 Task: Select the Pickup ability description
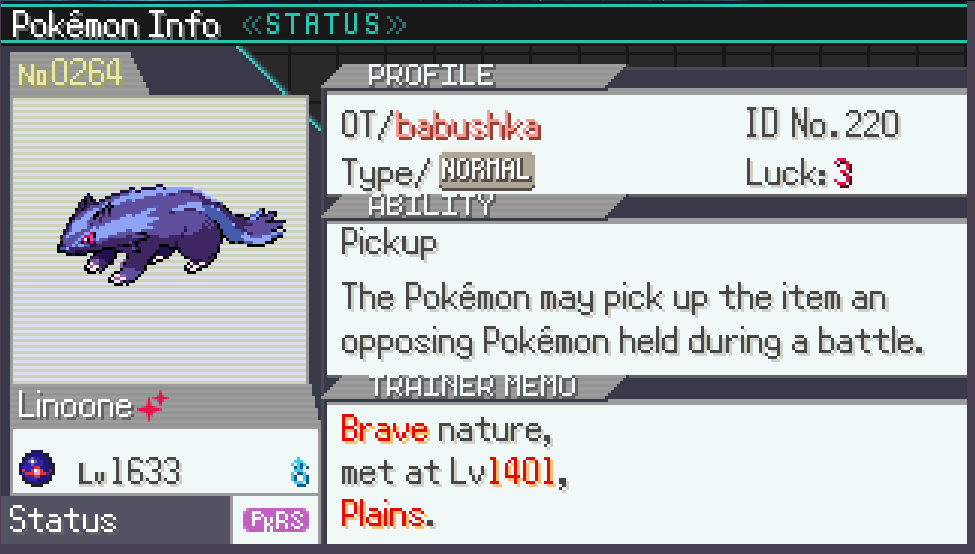click(x=630, y=320)
